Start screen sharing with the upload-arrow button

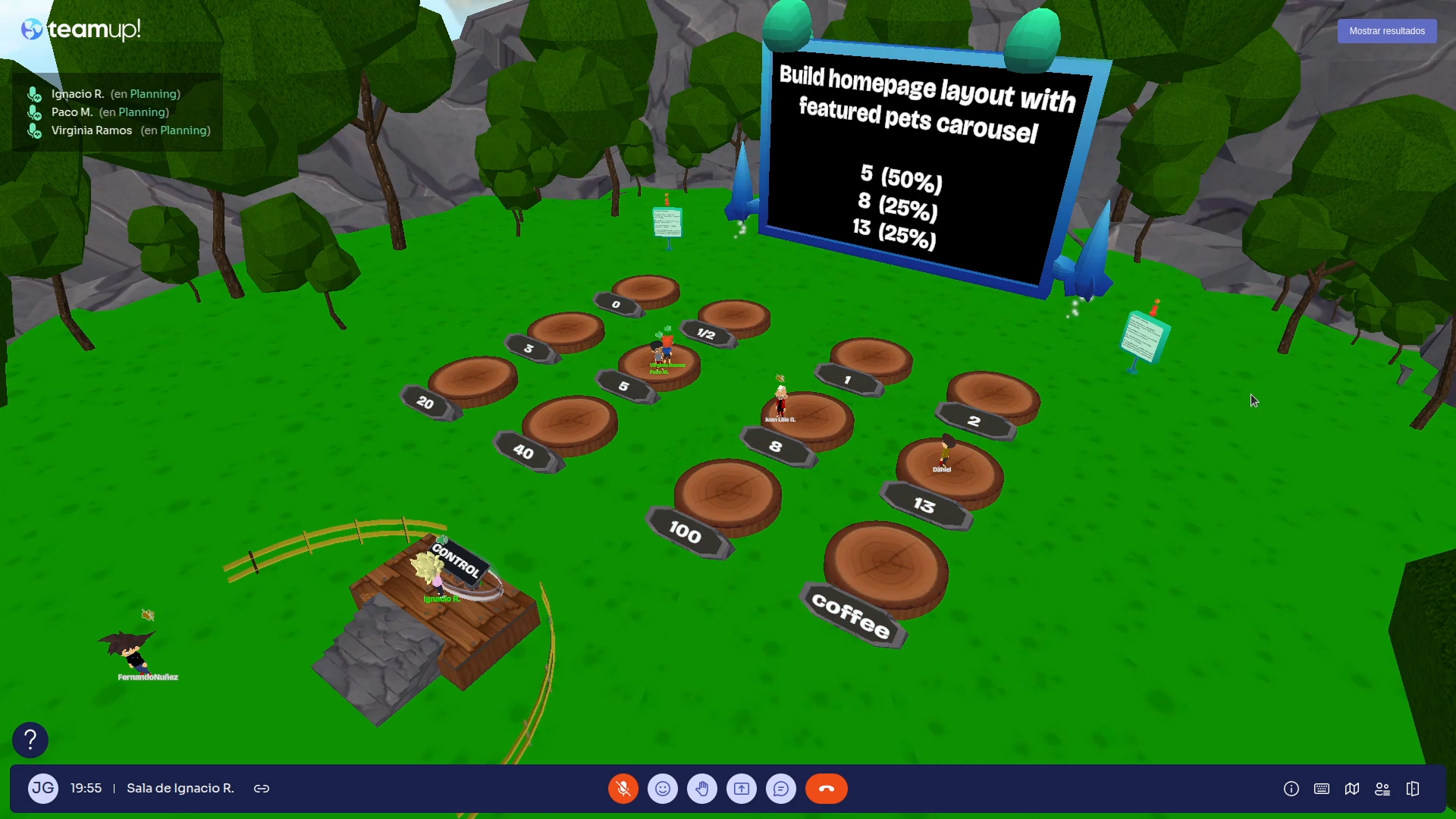[742, 789]
